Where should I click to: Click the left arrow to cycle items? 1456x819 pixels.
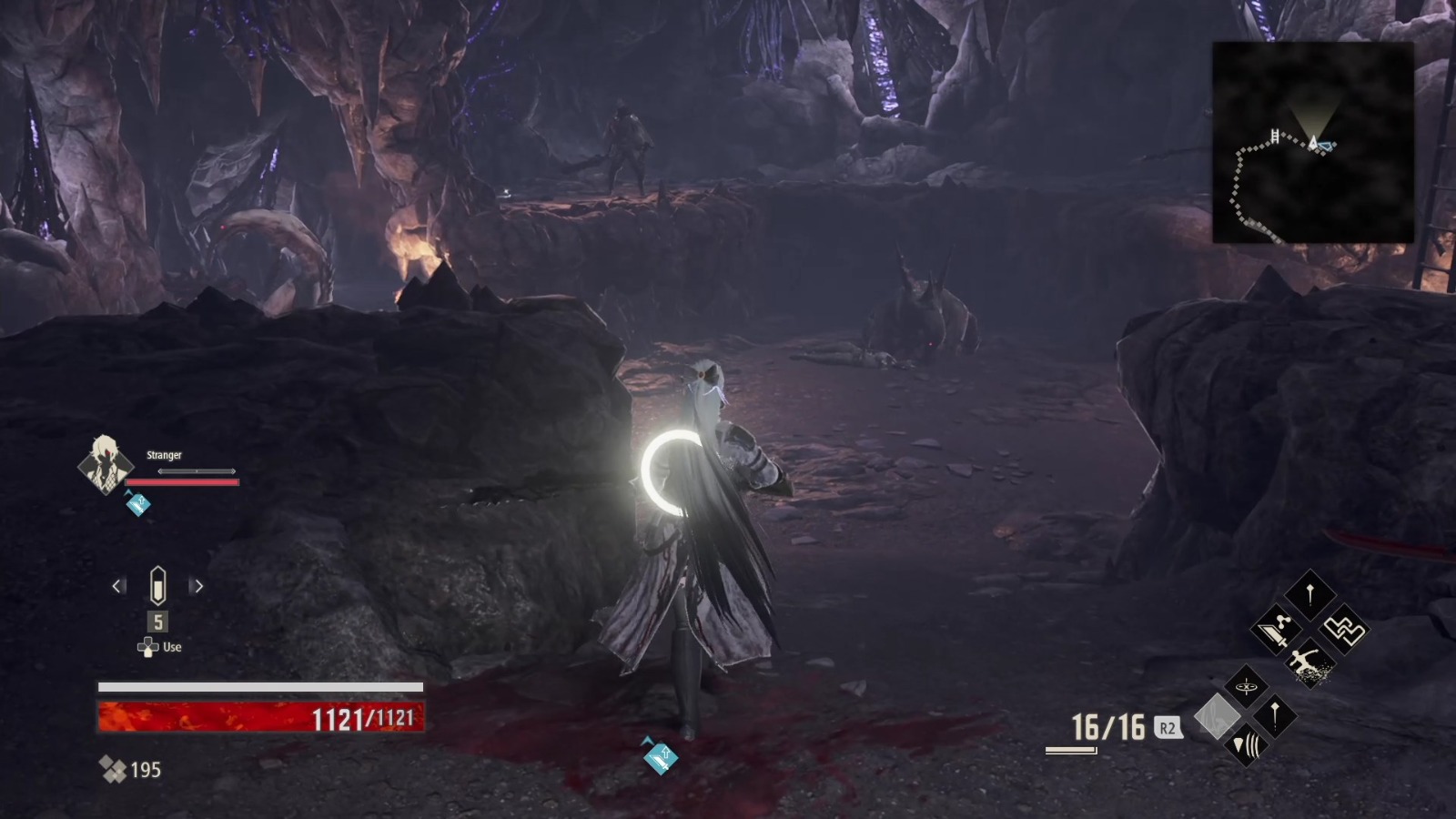click(117, 586)
